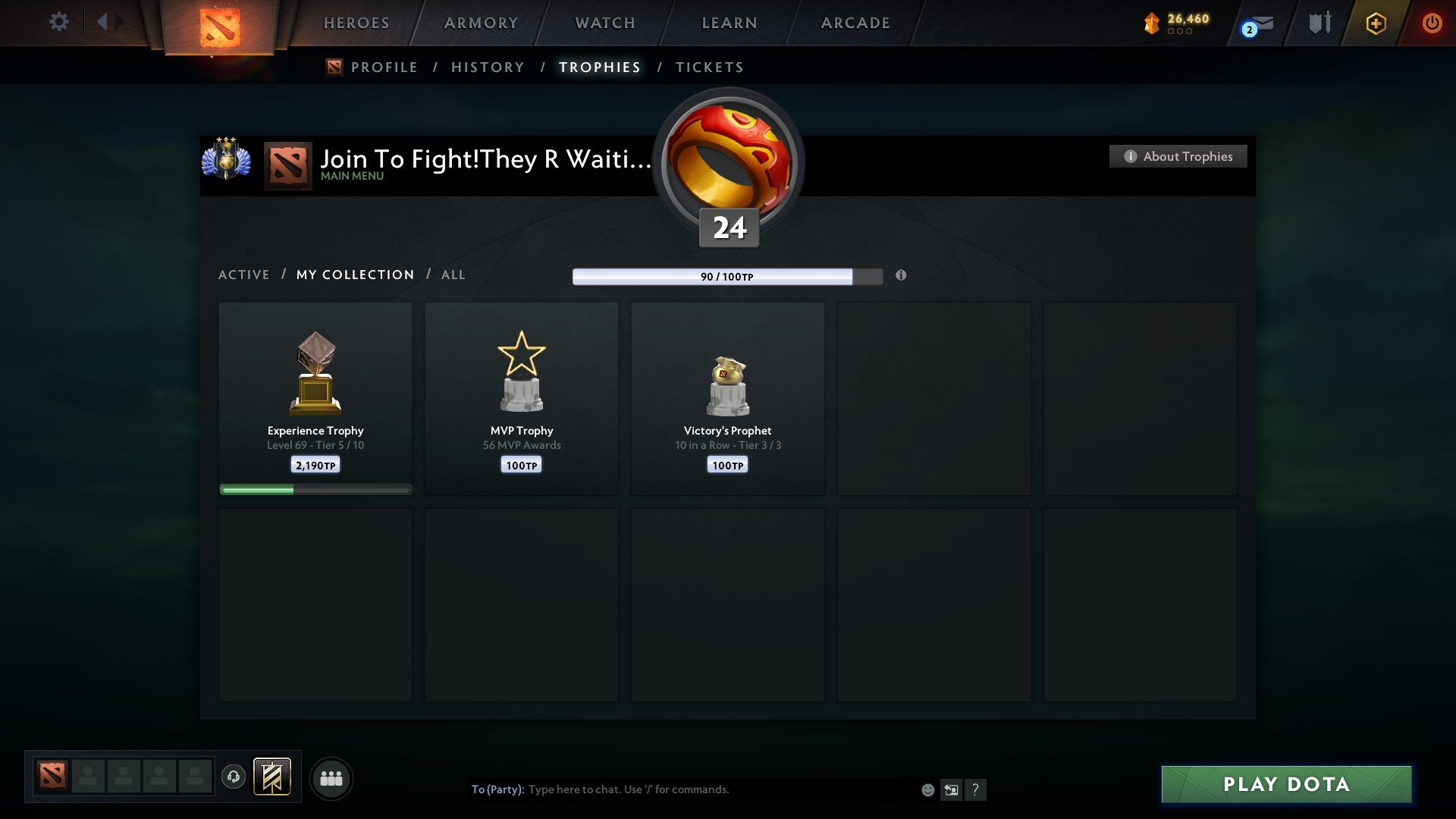Select the orange shard currency icon
Viewport: 1456px width, 819px height.
[x=1150, y=23]
